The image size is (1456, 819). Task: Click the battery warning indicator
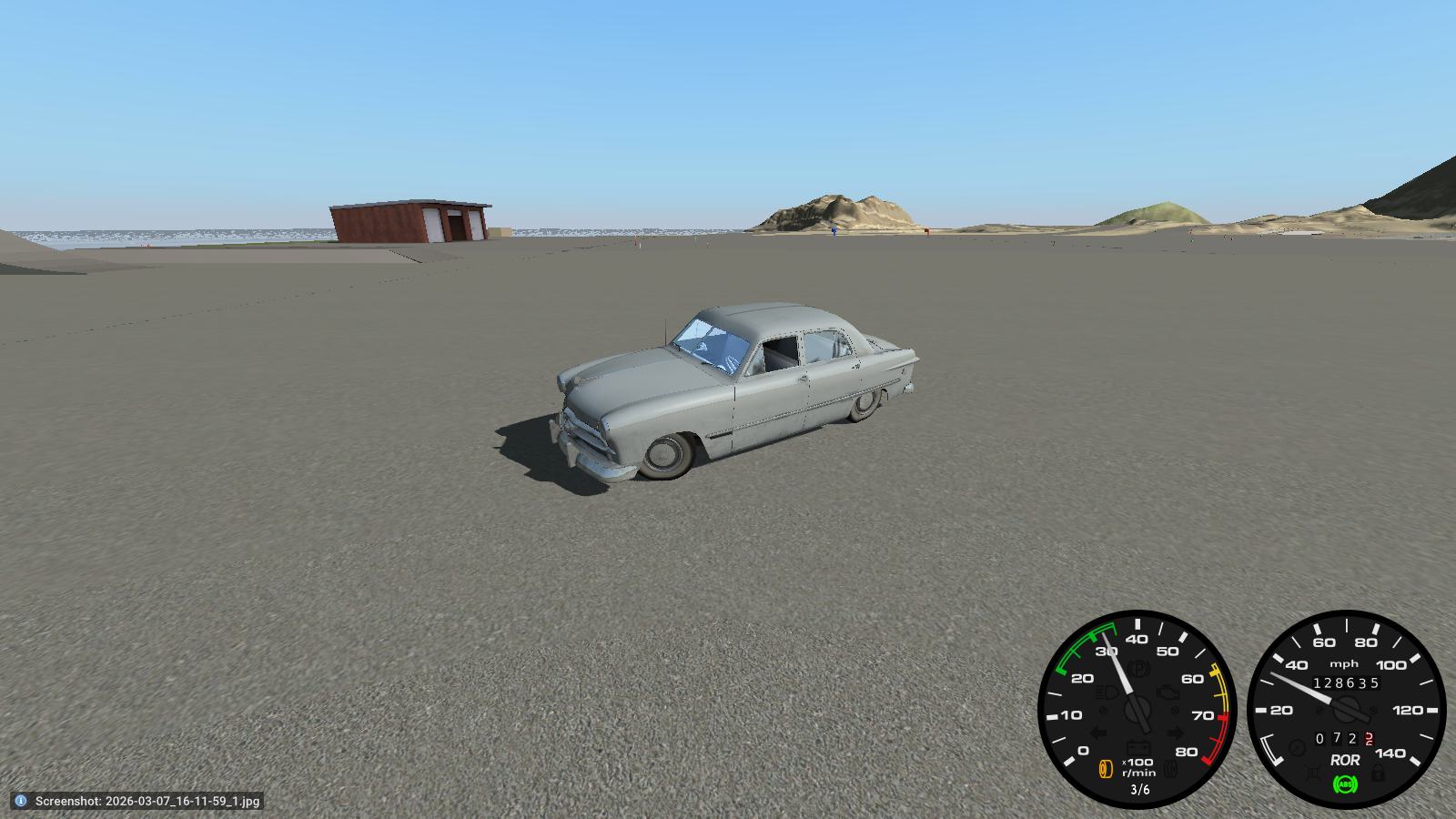[1139, 744]
